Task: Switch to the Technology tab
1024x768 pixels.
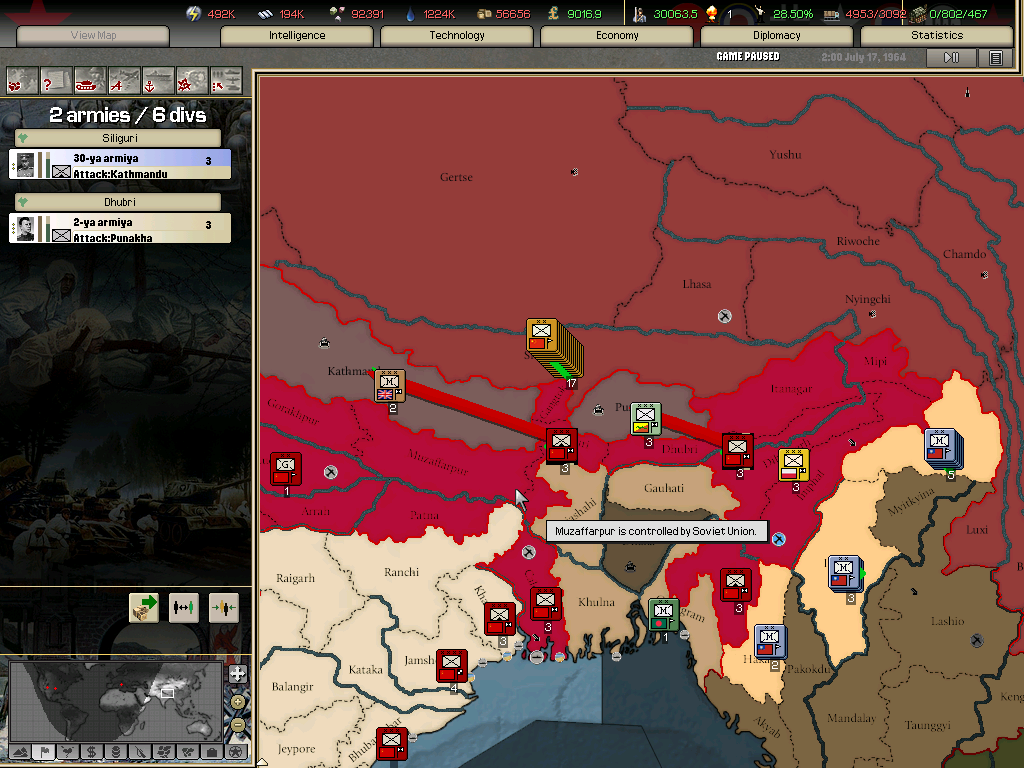Action: 457,36
